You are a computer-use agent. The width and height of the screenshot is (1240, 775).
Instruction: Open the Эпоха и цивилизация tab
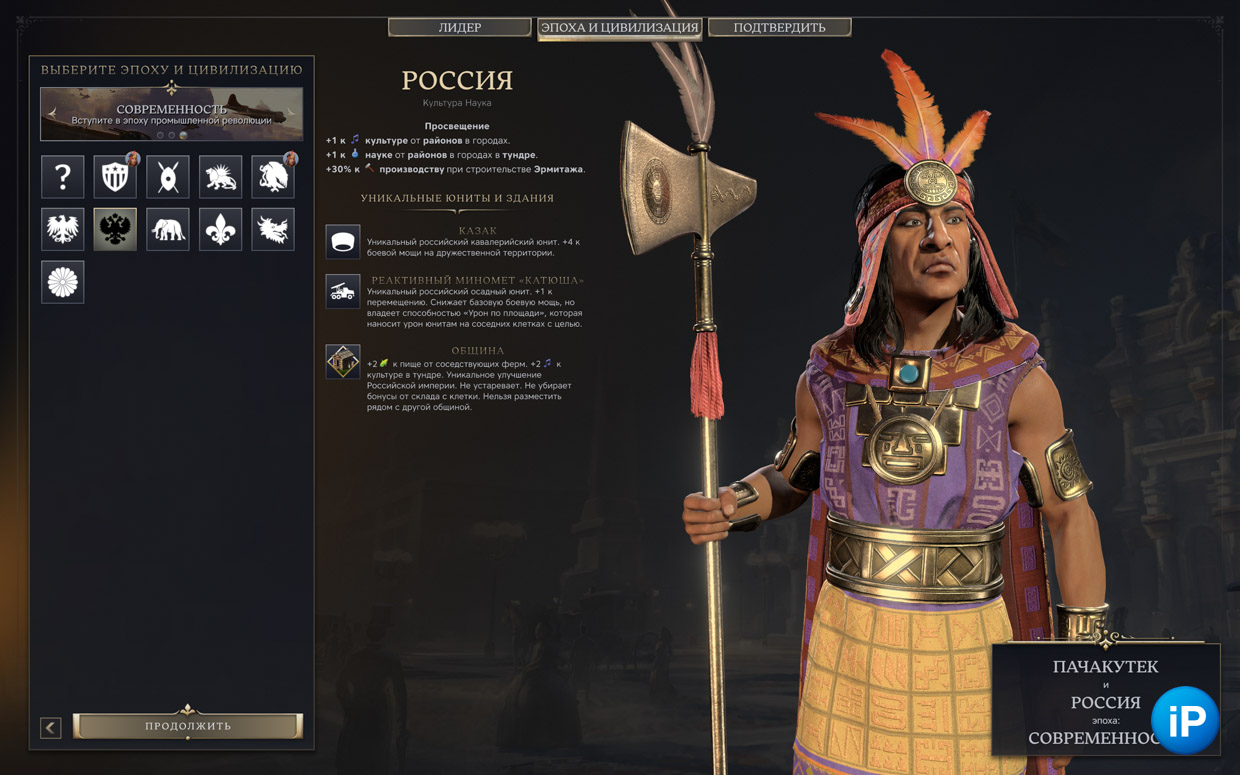(619, 27)
